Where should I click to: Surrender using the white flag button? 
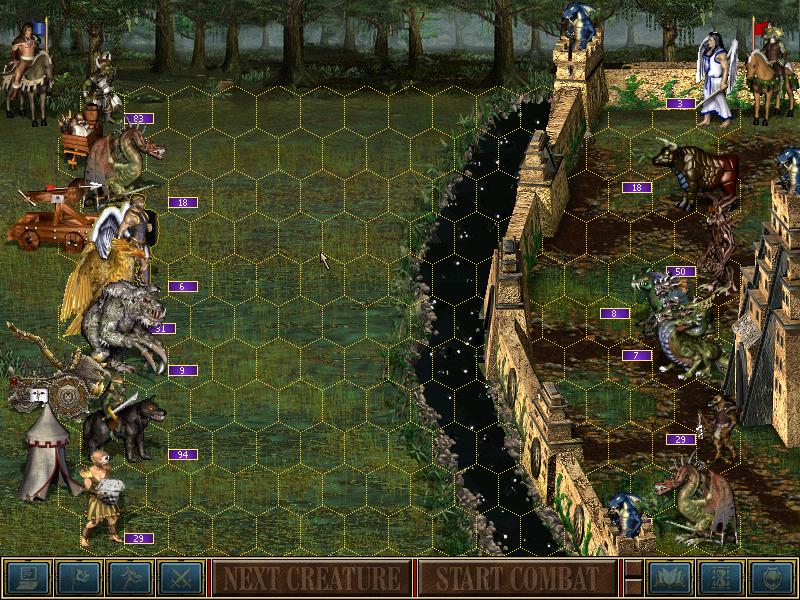click(x=79, y=577)
